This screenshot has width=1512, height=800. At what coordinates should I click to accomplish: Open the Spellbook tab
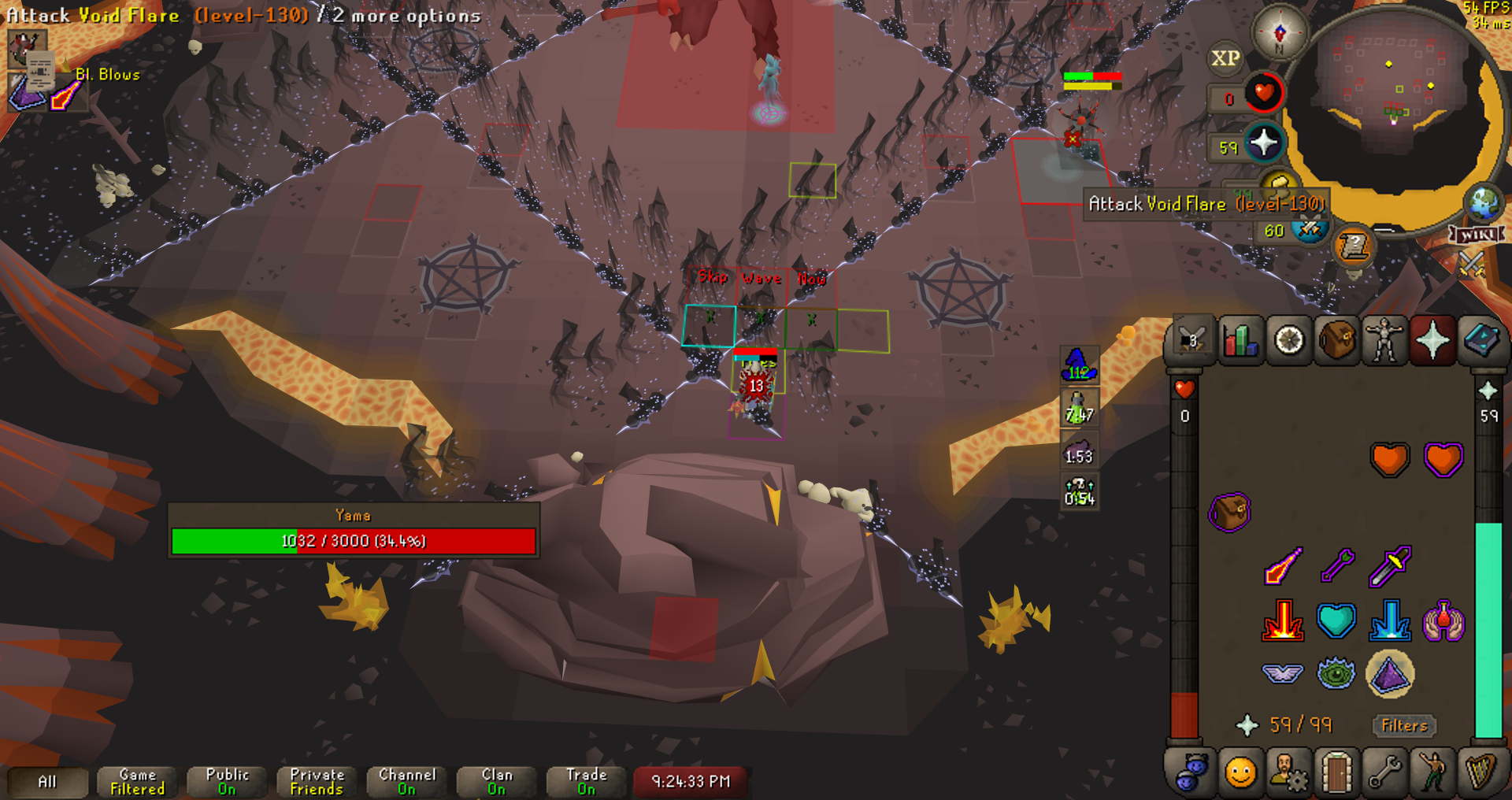click(1480, 341)
